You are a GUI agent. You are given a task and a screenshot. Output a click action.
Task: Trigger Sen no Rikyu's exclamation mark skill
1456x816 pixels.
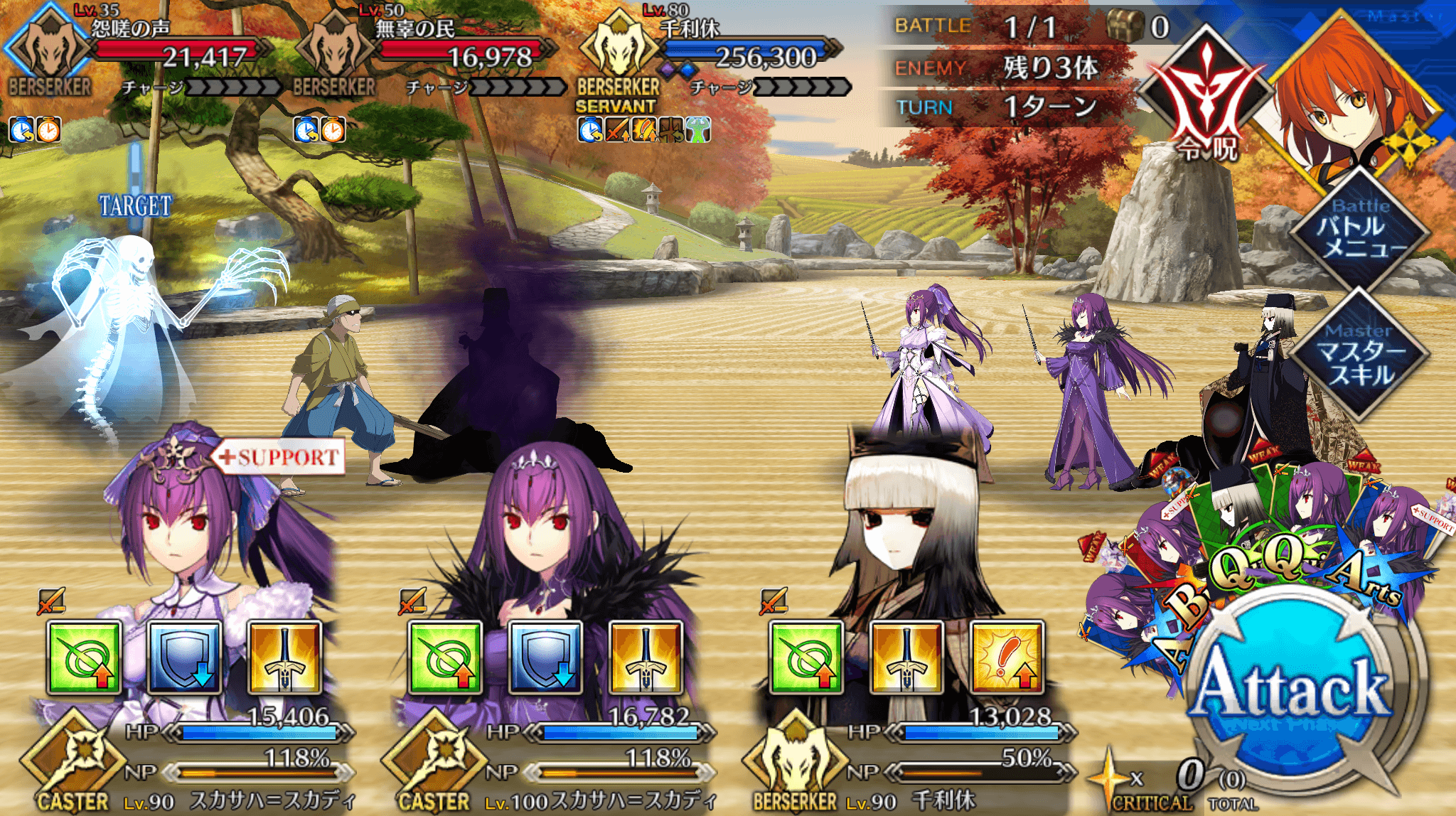coord(1007,658)
